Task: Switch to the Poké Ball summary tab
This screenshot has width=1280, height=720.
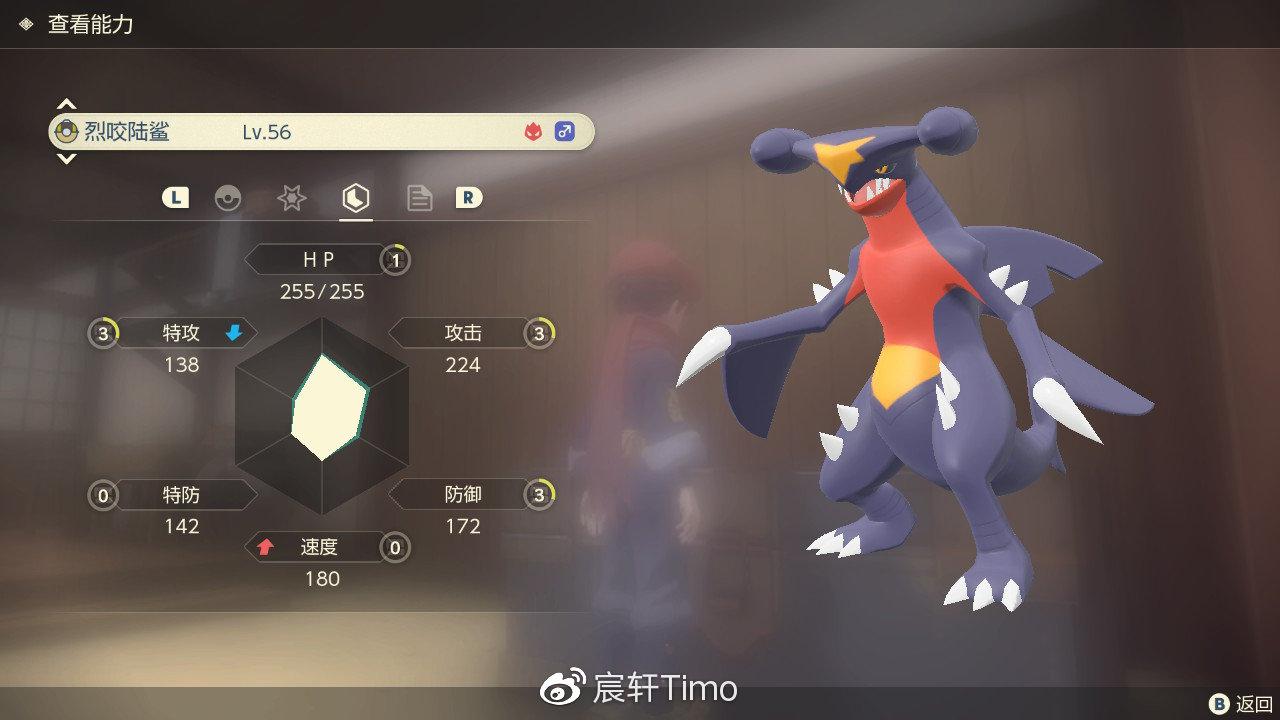Action: [x=228, y=198]
